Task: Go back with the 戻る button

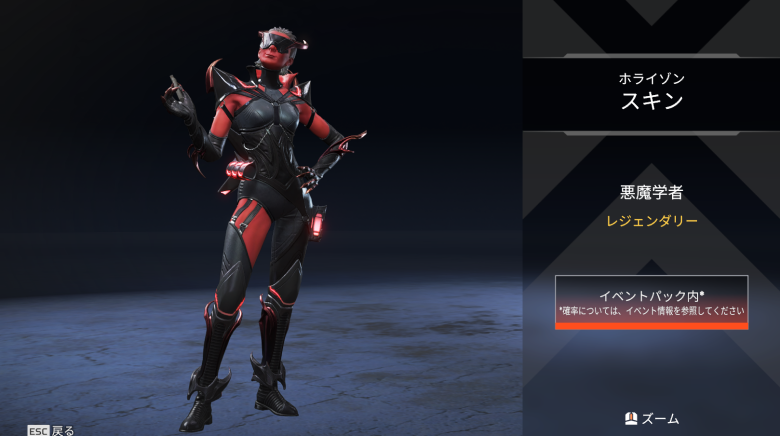Action: tap(51, 430)
